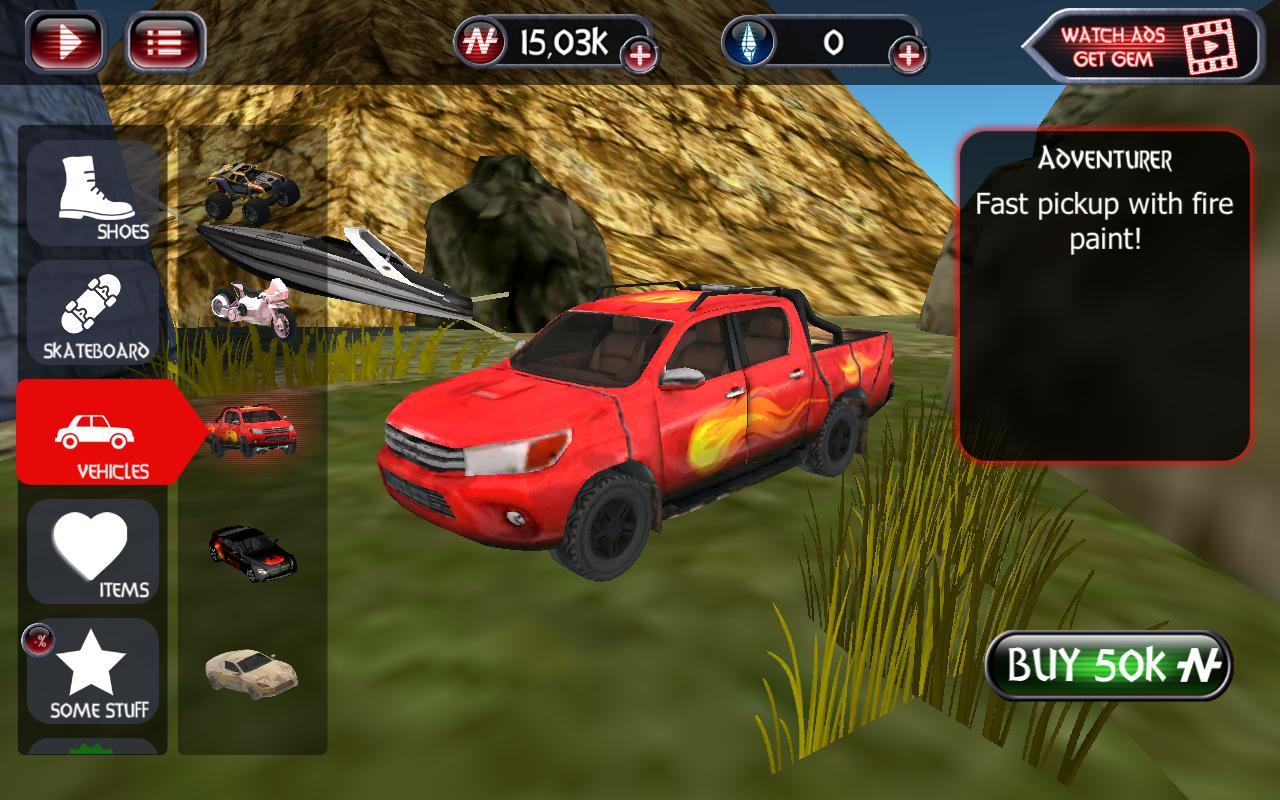Select the monster truck thumbnail
Viewport: 1280px width, 800px height.
tap(250, 190)
